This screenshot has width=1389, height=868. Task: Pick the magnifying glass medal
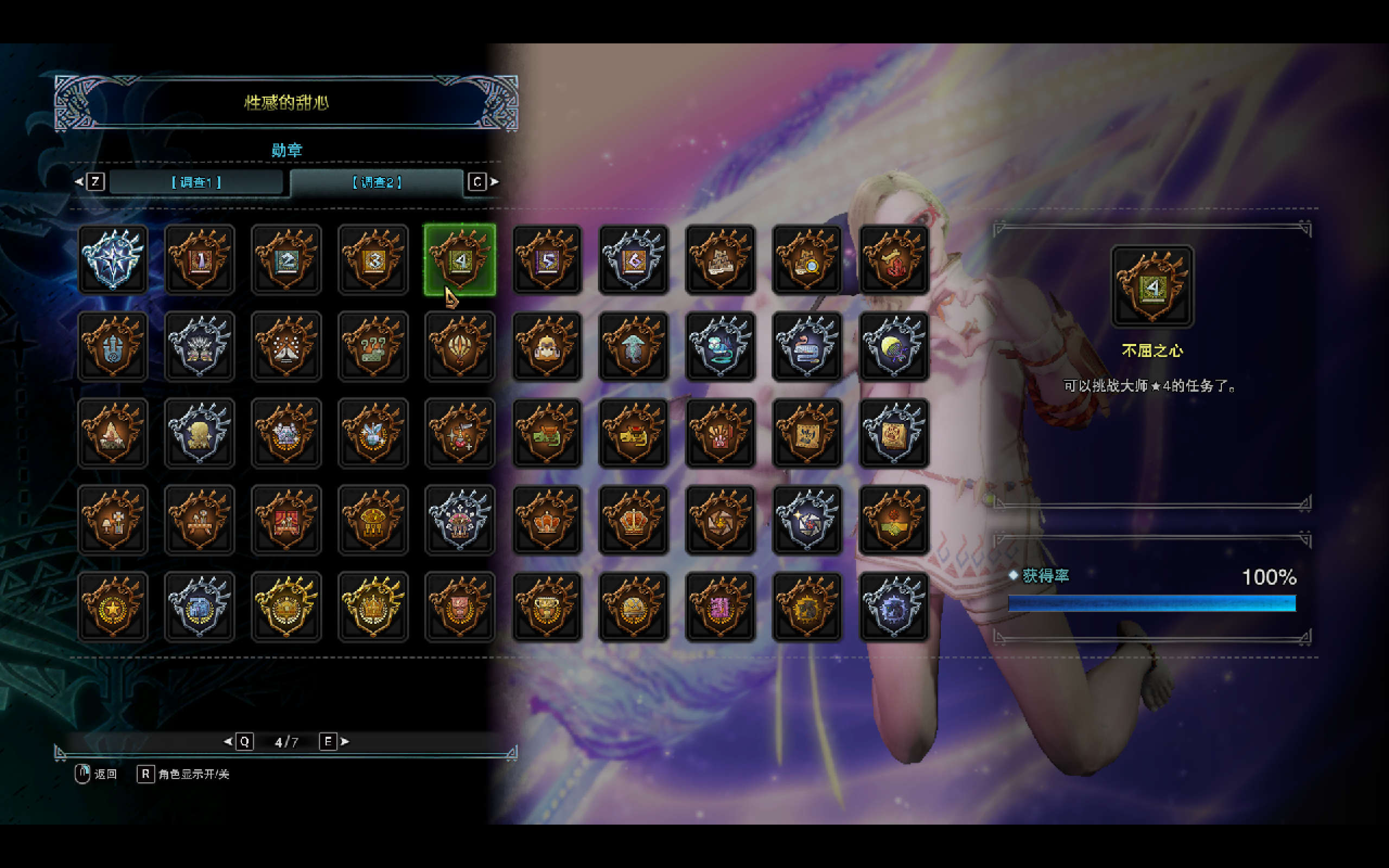tap(807, 259)
